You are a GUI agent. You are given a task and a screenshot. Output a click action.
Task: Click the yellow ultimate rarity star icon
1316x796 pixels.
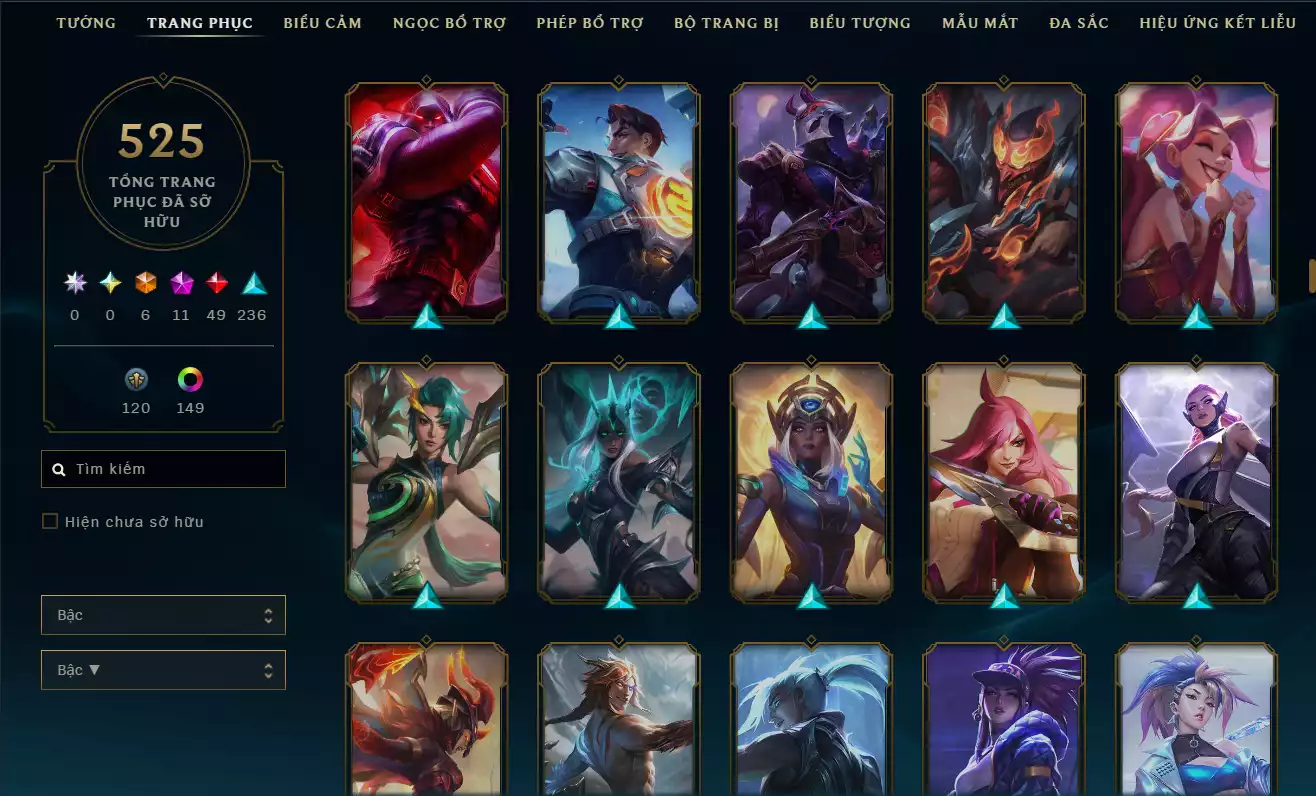click(109, 283)
